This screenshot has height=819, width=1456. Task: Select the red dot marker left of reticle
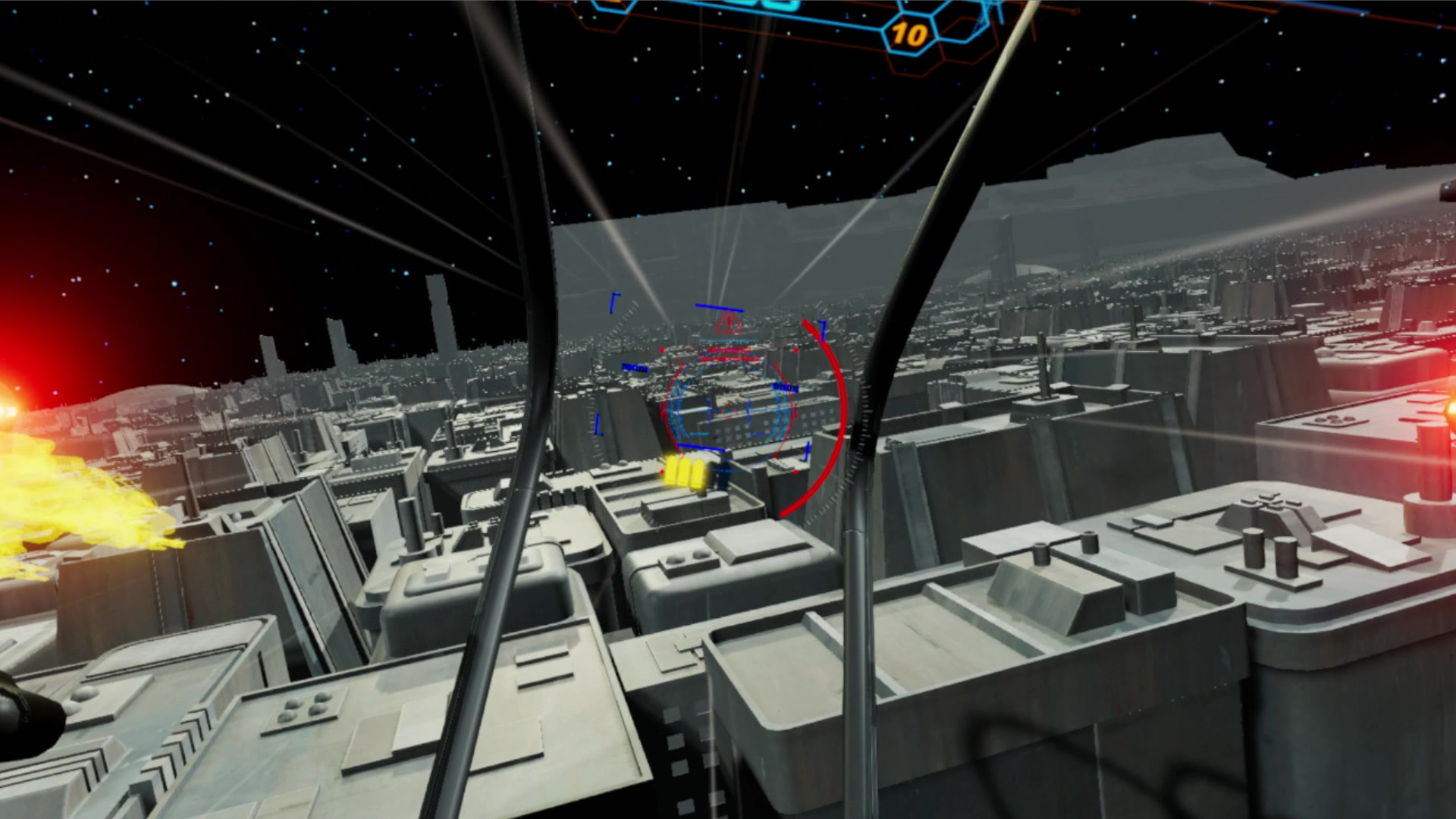[662, 350]
